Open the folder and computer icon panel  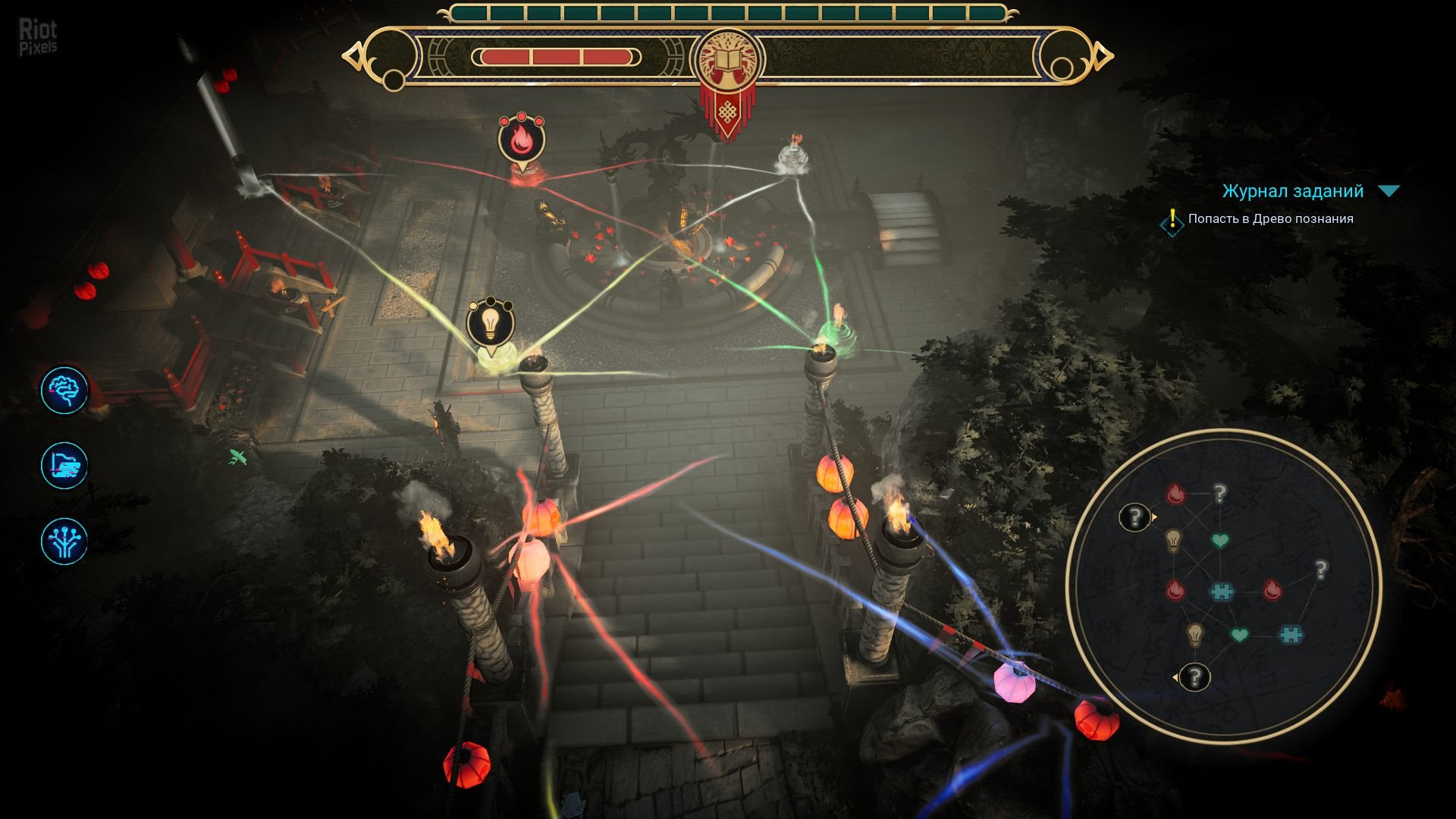coord(64,466)
